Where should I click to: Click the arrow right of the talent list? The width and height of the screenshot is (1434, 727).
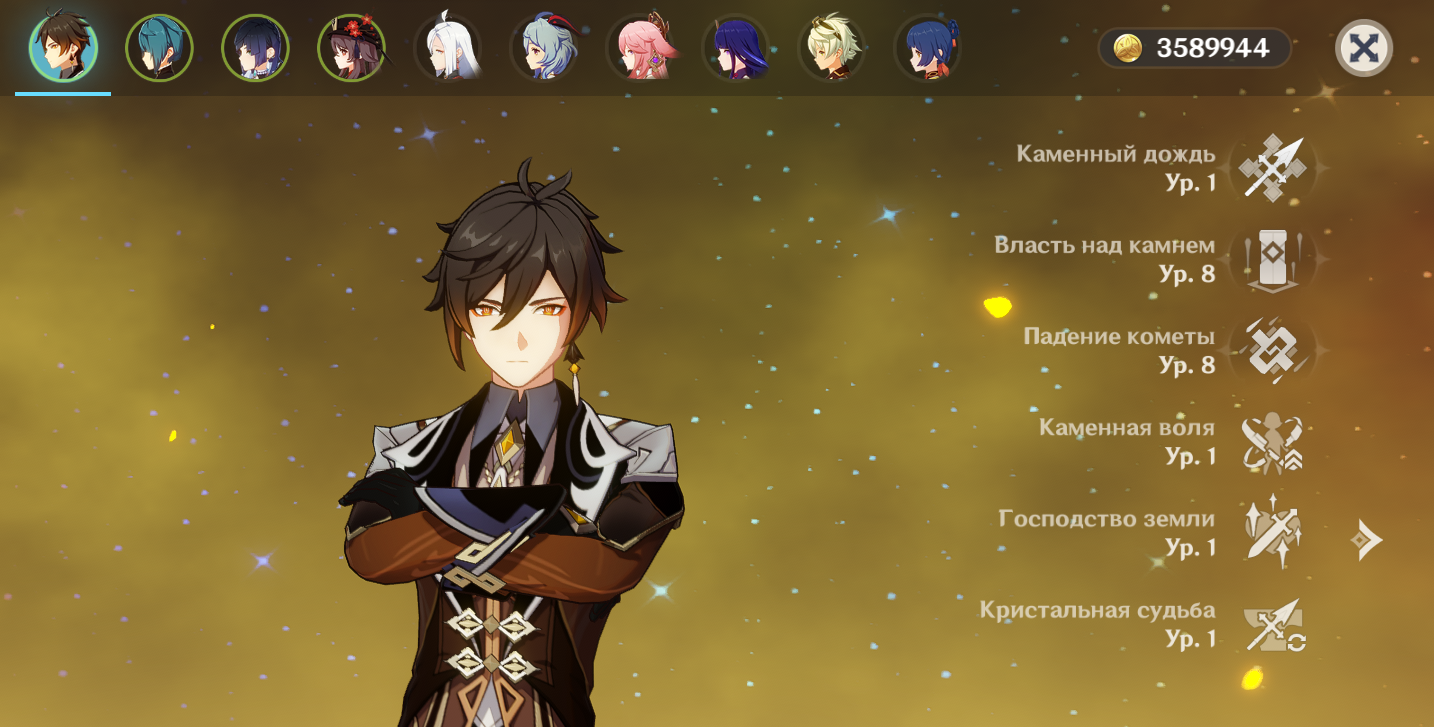click(x=1367, y=540)
